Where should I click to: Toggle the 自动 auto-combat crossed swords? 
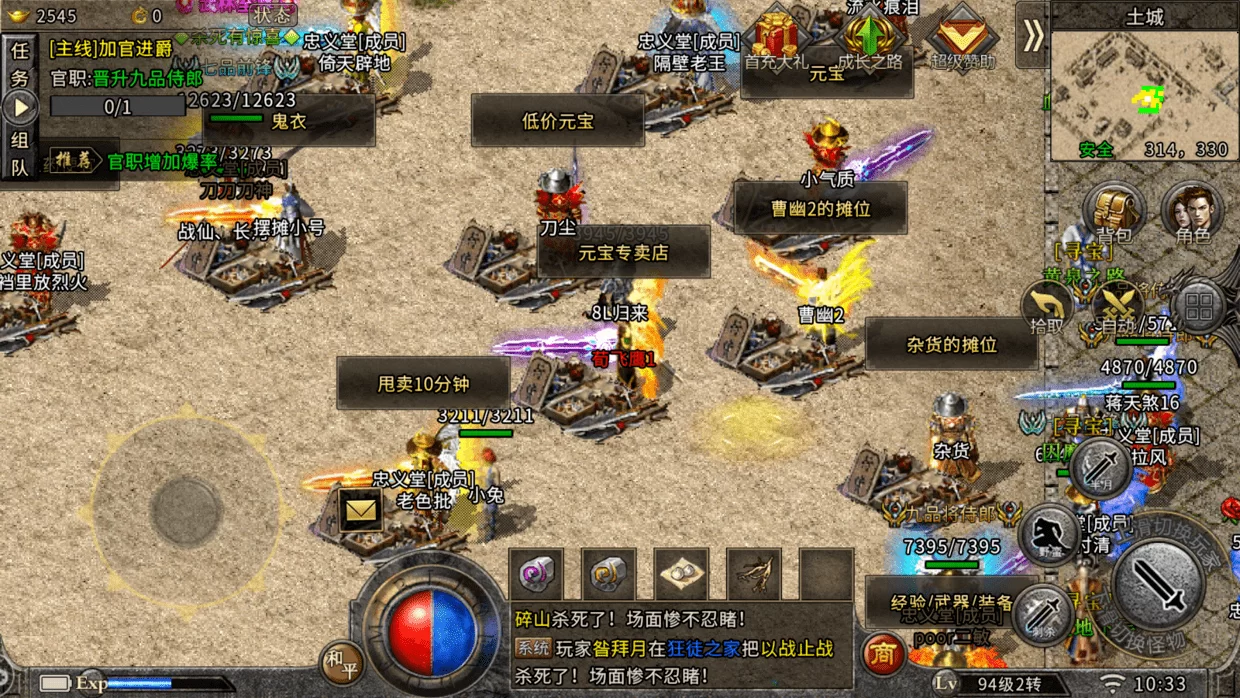tap(1117, 305)
